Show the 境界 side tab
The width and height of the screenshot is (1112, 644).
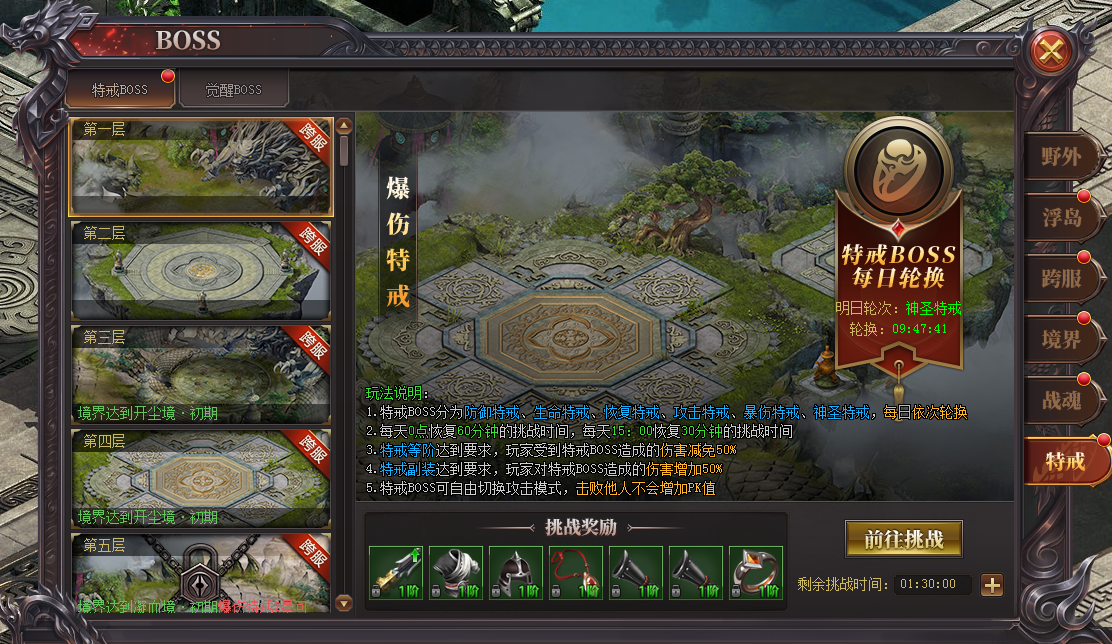tap(1062, 340)
